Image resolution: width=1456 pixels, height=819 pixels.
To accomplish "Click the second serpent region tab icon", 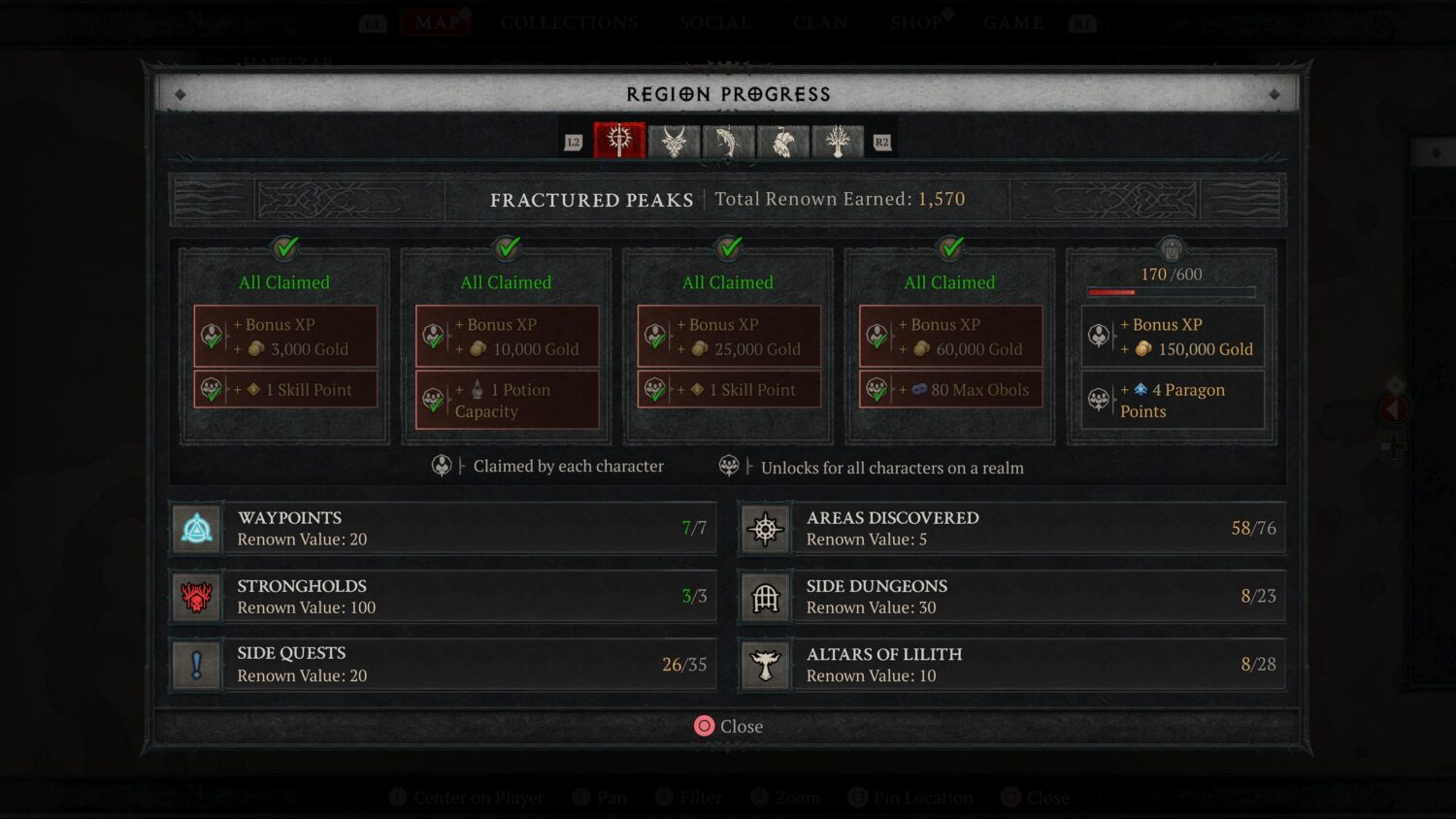I will pyautogui.click(x=728, y=141).
